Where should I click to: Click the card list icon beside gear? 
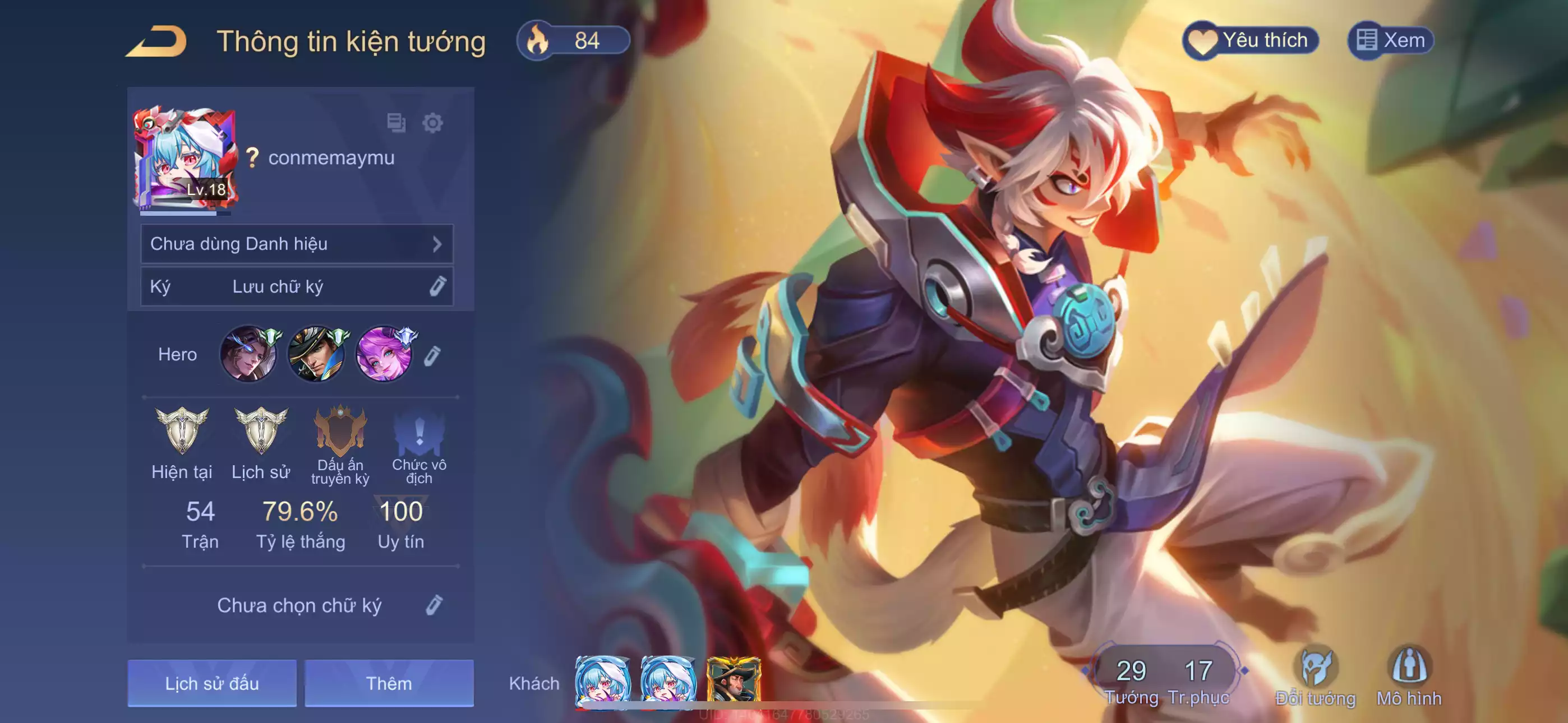click(x=396, y=123)
